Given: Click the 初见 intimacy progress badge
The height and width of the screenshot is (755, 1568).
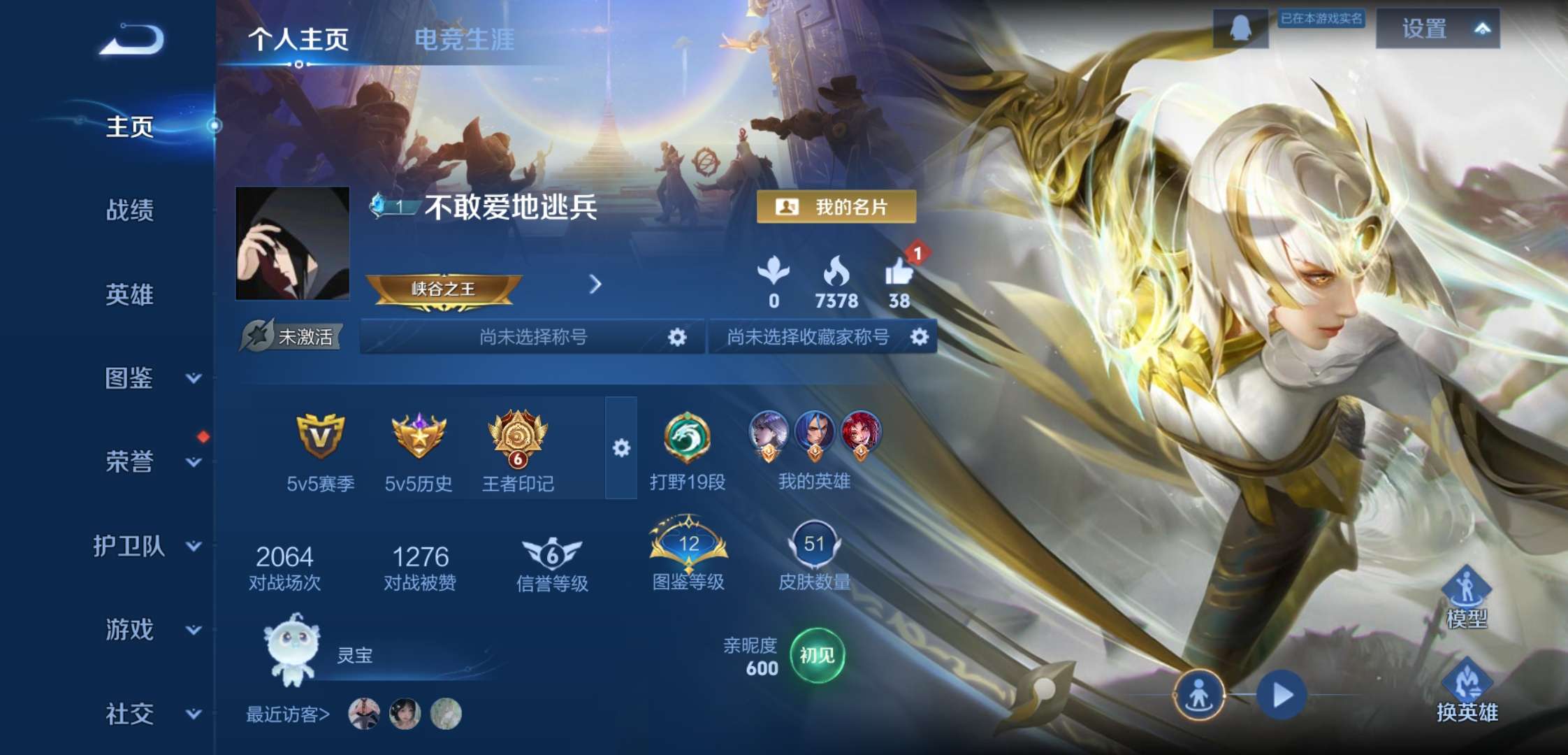Looking at the screenshot, I should (819, 656).
